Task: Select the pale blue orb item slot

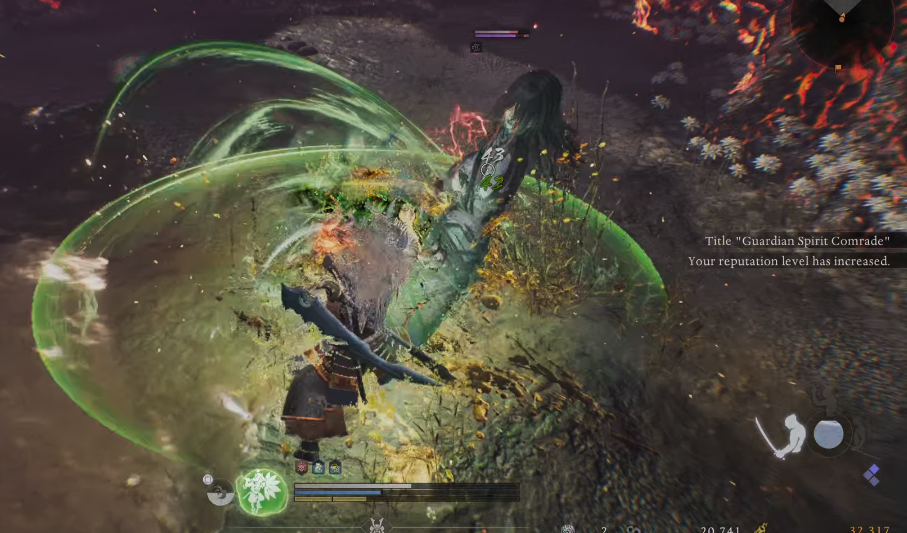Action: point(828,434)
